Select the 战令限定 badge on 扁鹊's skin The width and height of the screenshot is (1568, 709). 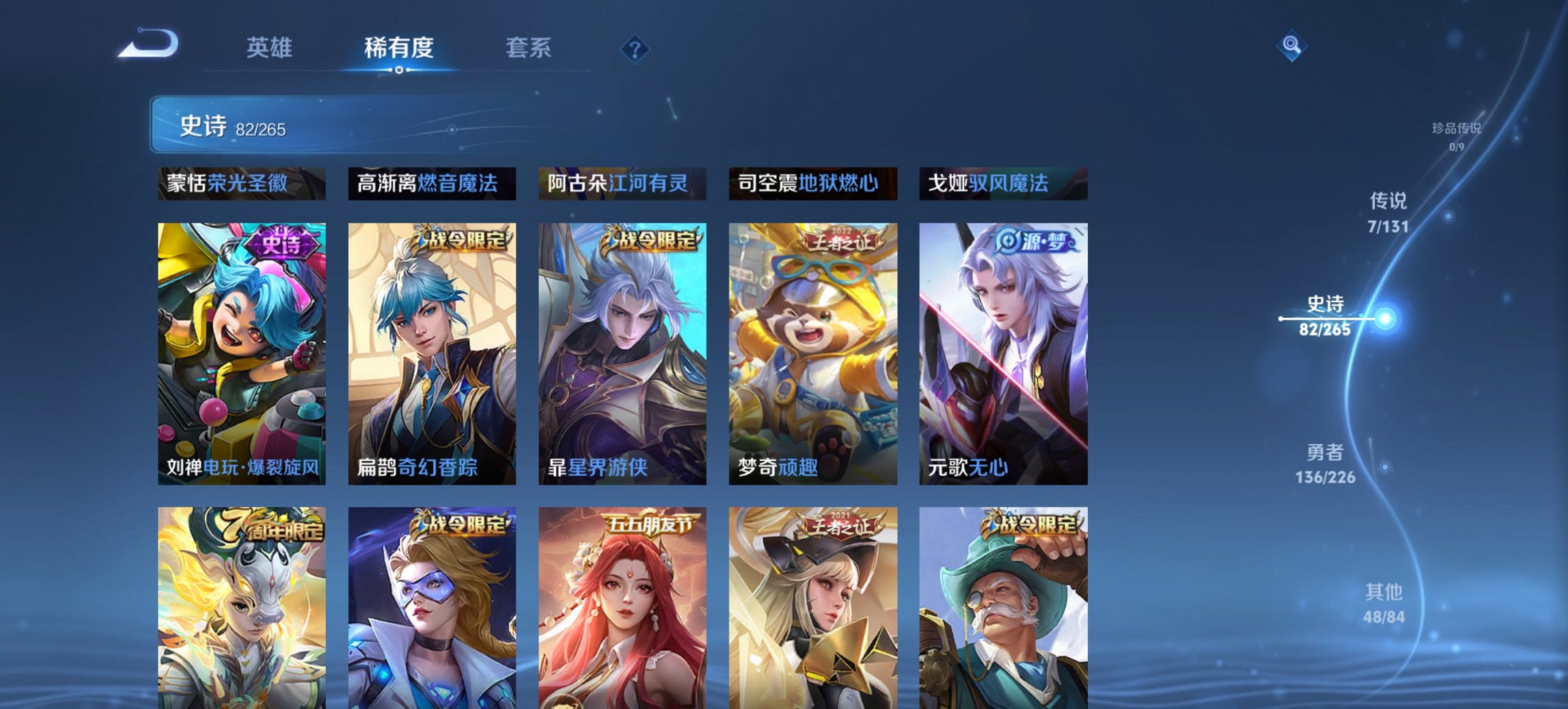465,241
